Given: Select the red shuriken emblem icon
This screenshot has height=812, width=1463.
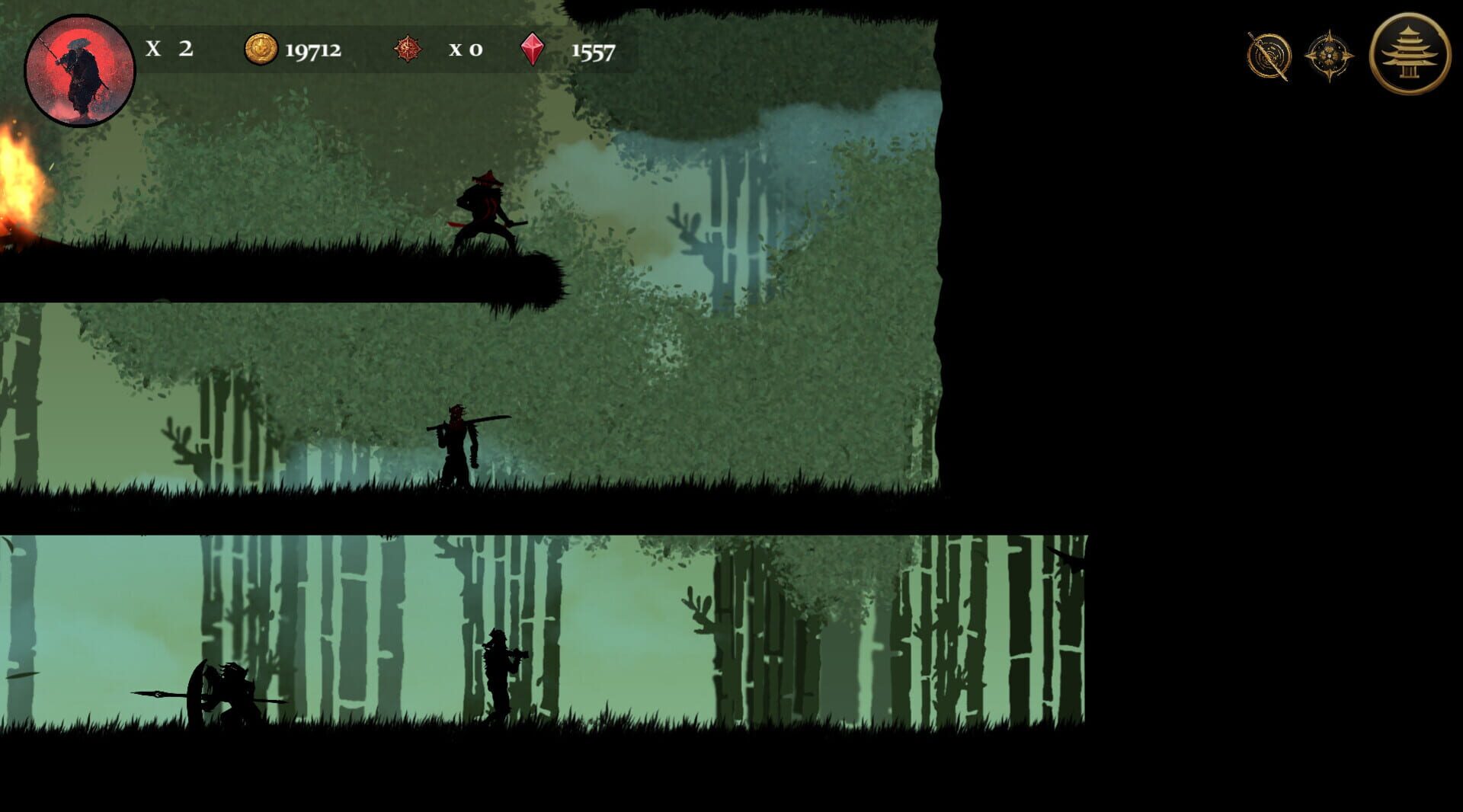Looking at the screenshot, I should pos(408,50).
